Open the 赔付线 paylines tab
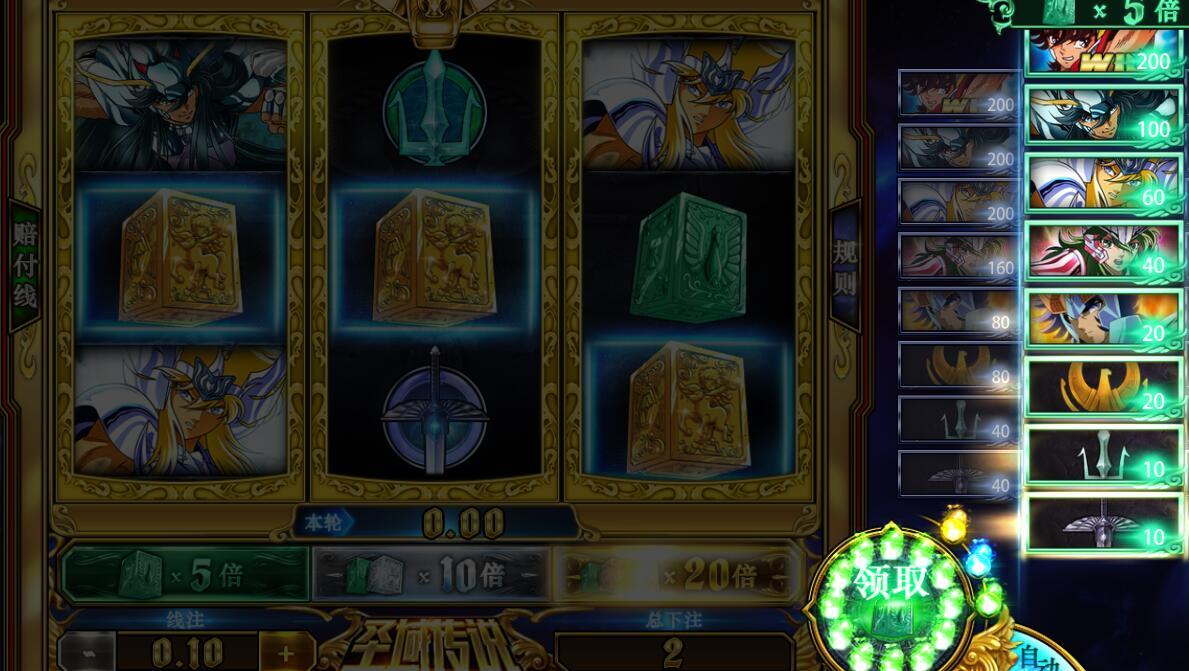Image resolution: width=1189 pixels, height=671 pixels. (x=24, y=265)
